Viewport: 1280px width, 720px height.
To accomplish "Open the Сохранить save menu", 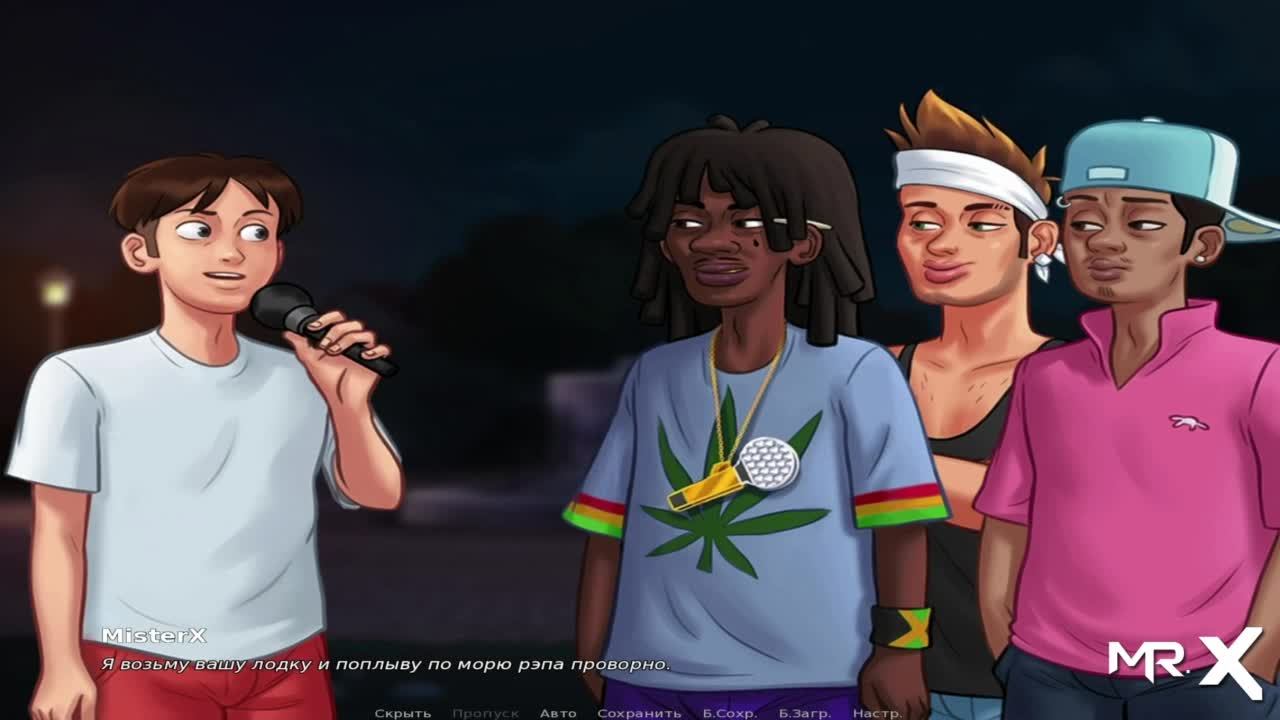I will [639, 713].
